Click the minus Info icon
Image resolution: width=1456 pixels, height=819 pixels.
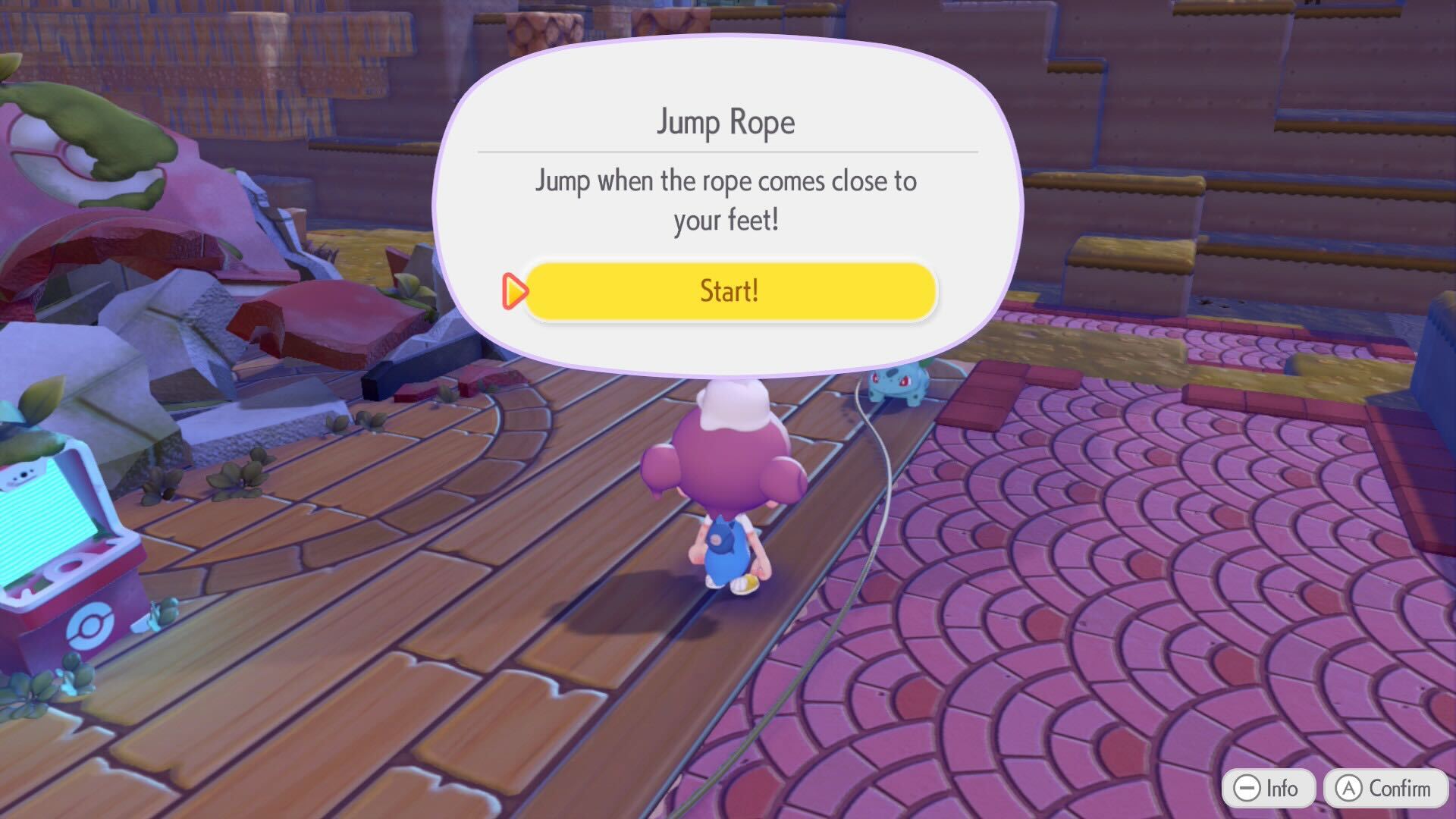[1247, 787]
